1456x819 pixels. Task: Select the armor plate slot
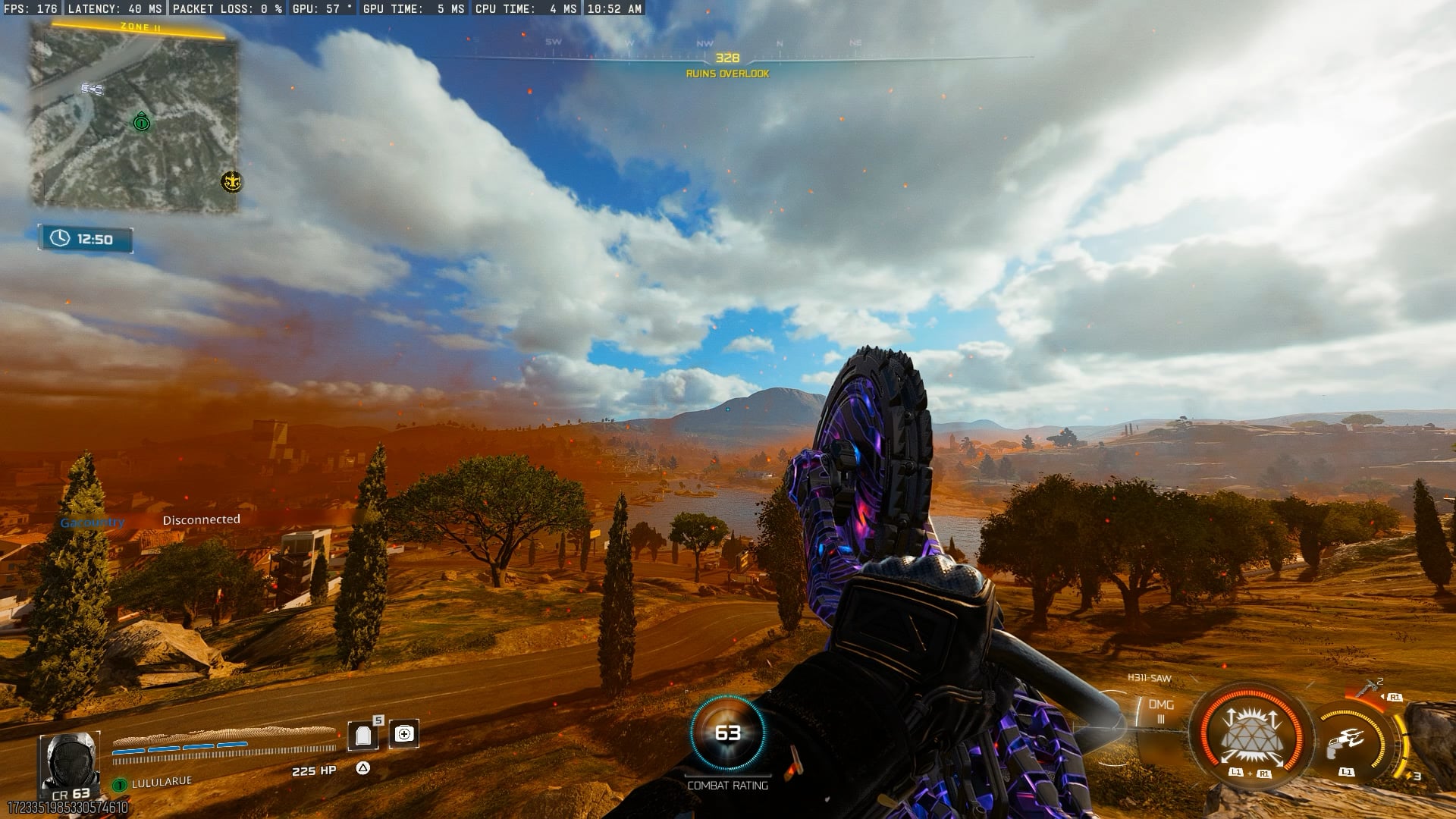362,735
